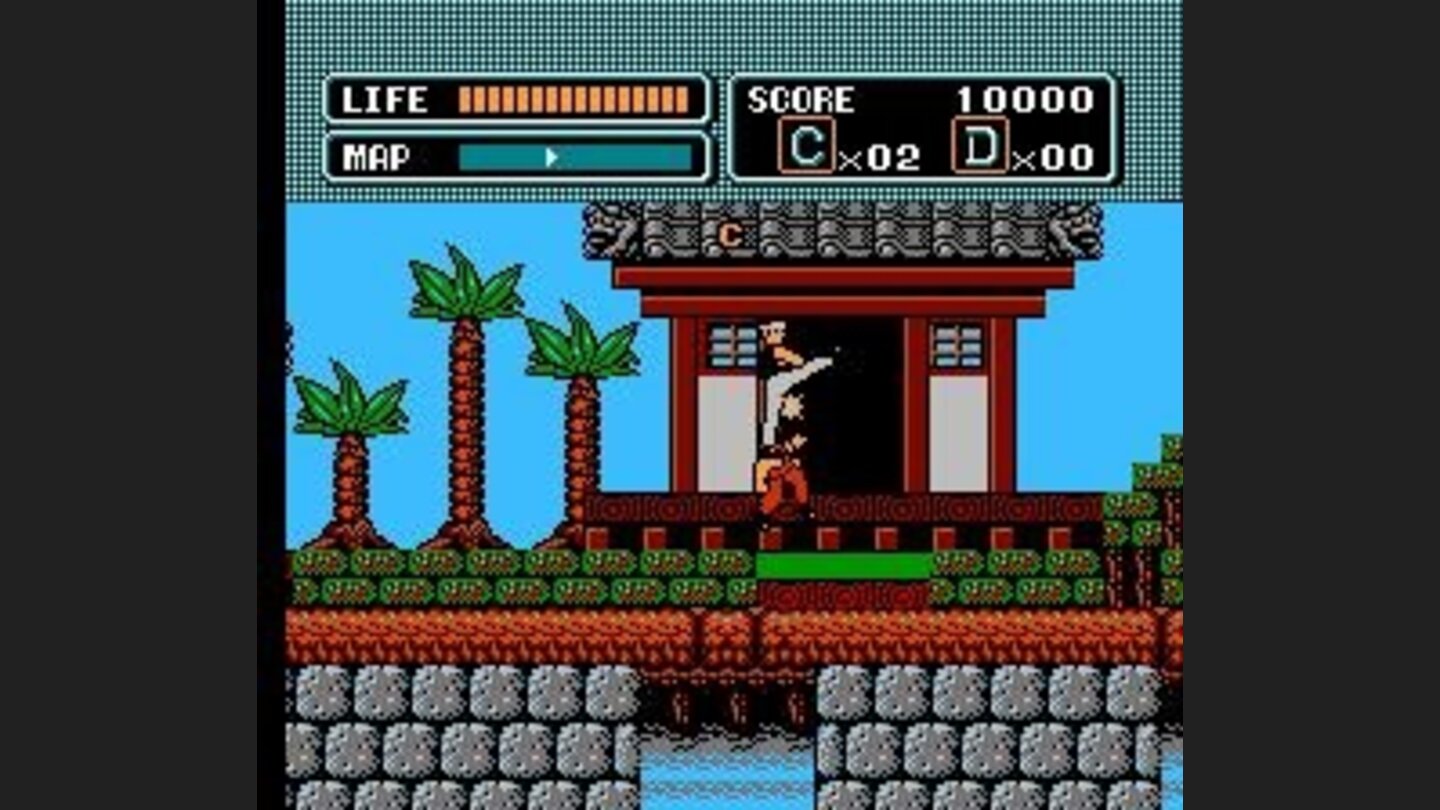Toggle the first segment of the LIFE gauge
Image resolution: width=1440 pixels, height=810 pixels.
463,100
